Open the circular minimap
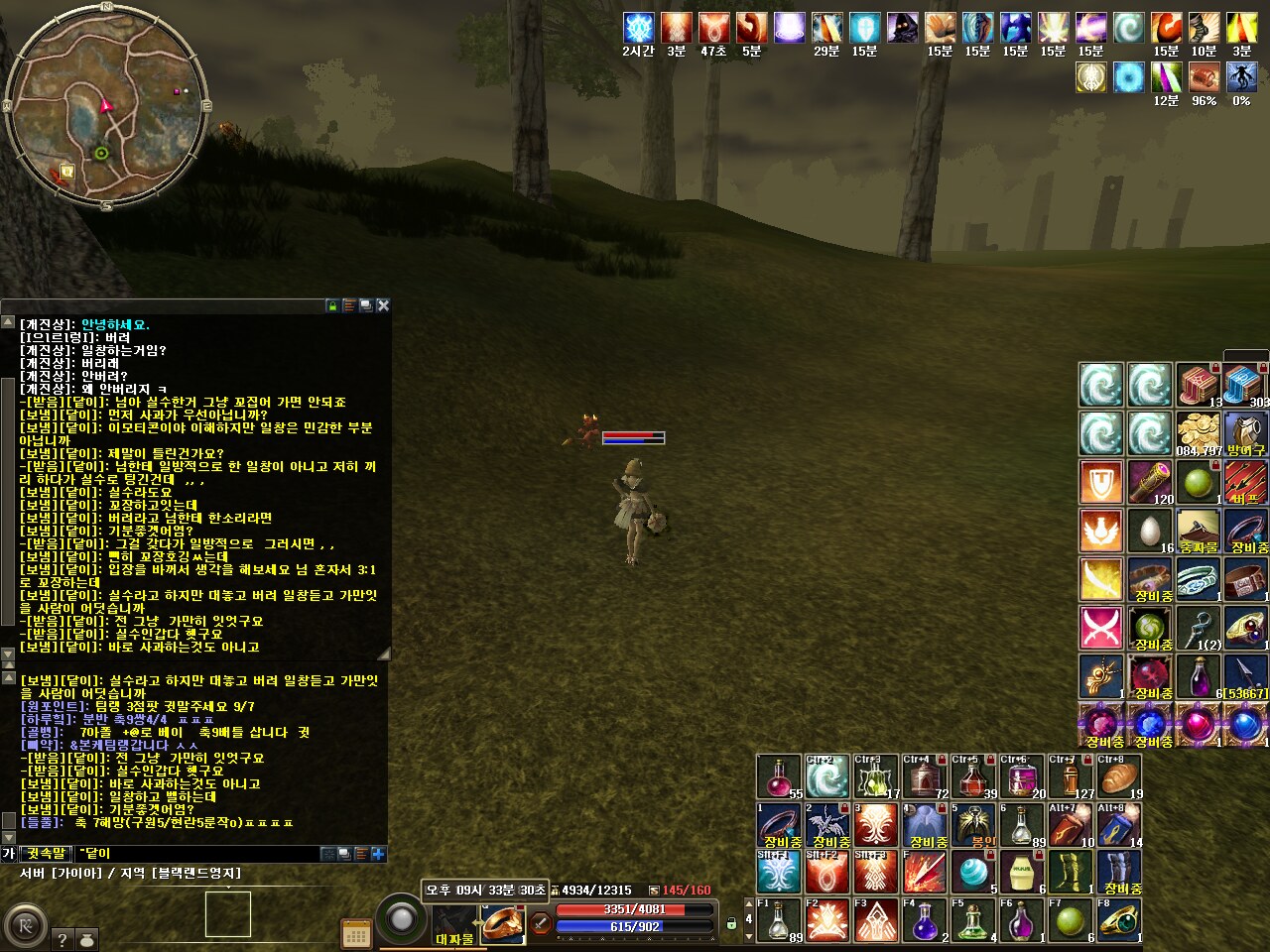 106,106
